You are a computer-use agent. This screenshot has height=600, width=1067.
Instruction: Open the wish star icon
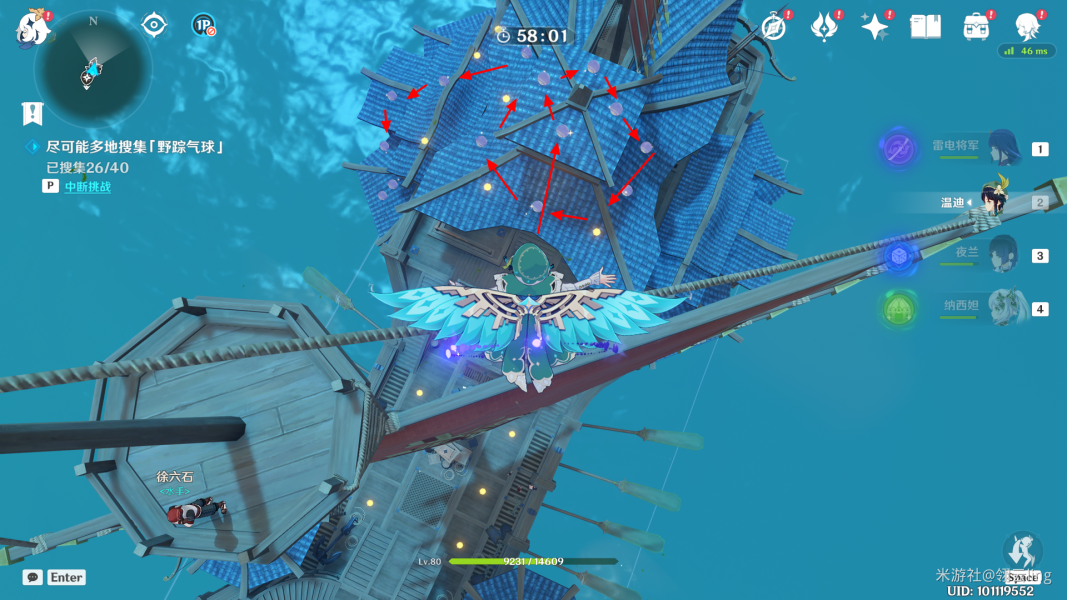tap(875, 27)
